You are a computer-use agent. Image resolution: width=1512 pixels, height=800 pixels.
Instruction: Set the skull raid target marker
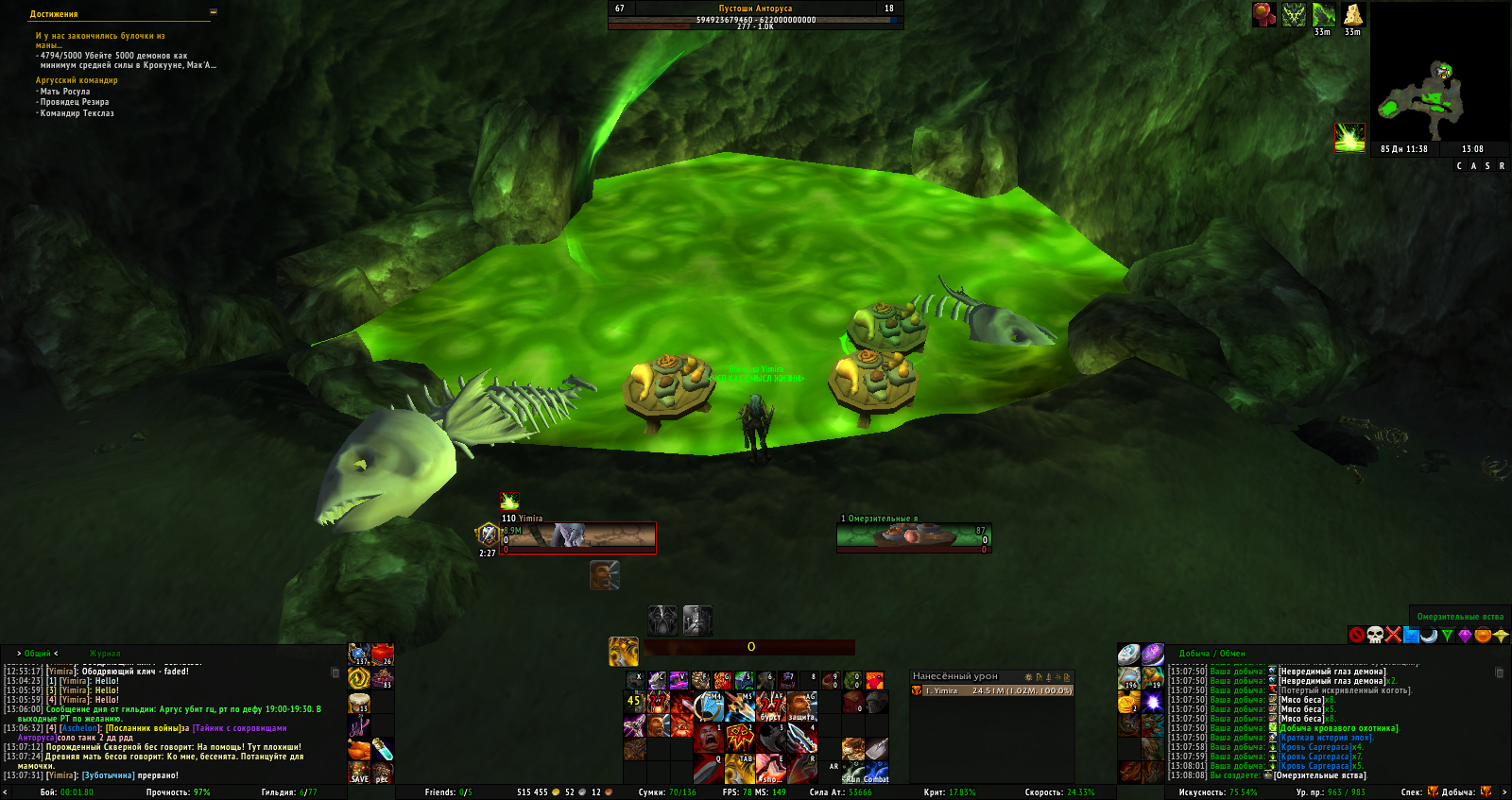click(1375, 635)
